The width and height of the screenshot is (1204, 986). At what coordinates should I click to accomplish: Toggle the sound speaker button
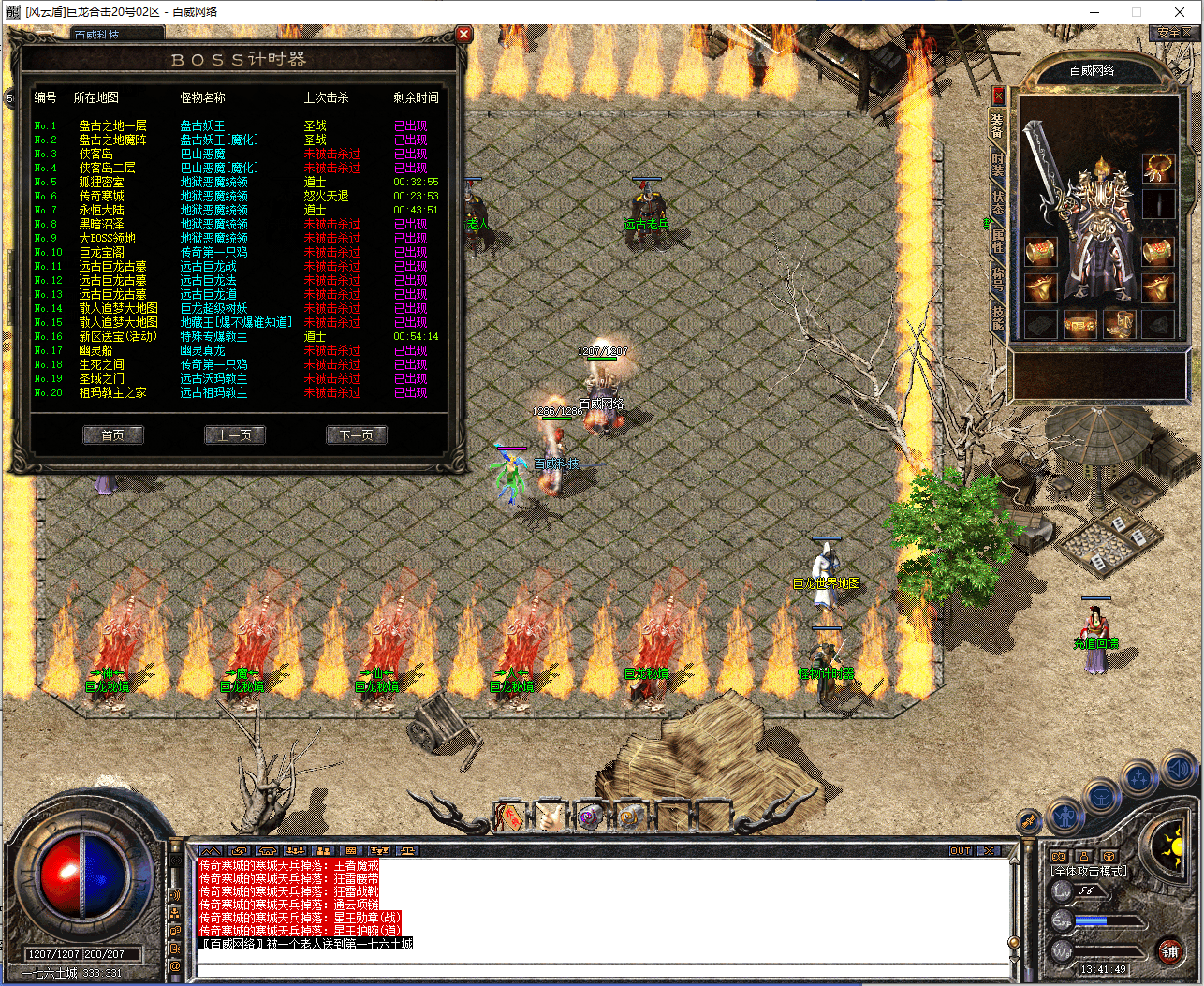tap(1179, 772)
